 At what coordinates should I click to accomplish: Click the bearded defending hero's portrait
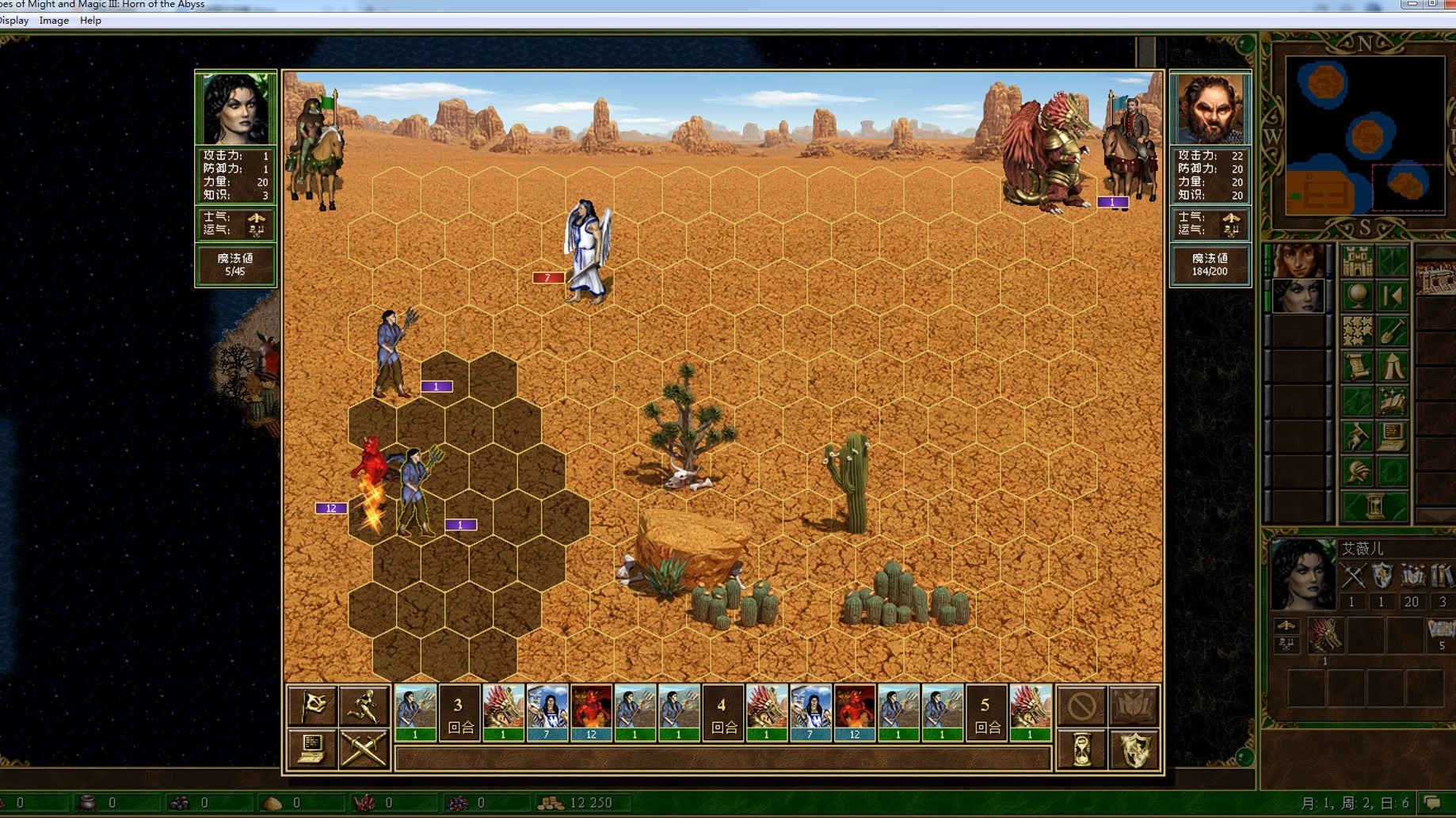point(1210,108)
